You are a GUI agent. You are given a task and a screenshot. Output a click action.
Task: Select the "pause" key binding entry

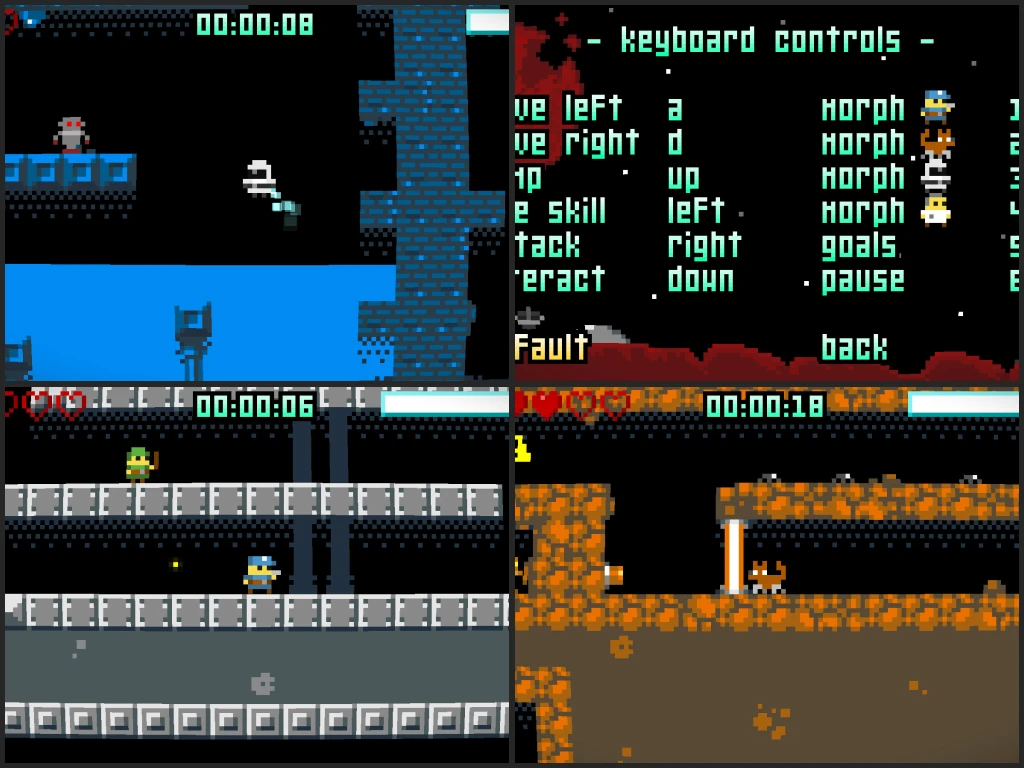click(863, 280)
